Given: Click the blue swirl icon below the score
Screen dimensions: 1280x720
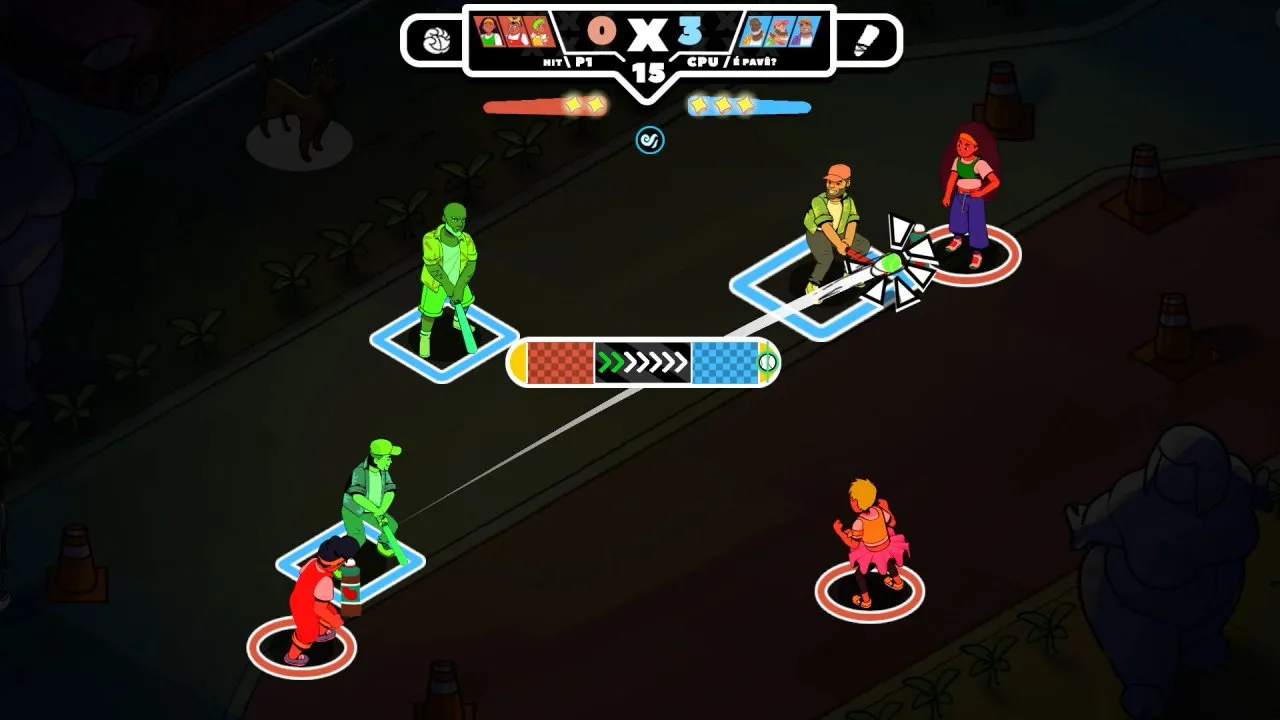Looking at the screenshot, I should pos(650,140).
